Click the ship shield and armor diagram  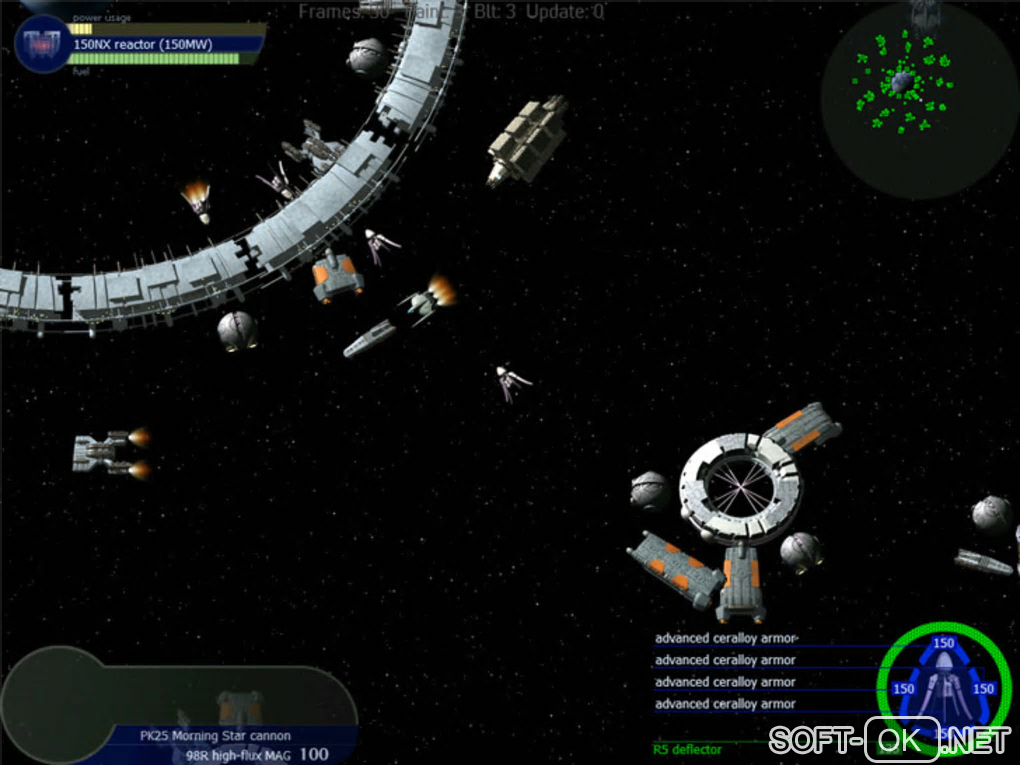click(x=943, y=686)
